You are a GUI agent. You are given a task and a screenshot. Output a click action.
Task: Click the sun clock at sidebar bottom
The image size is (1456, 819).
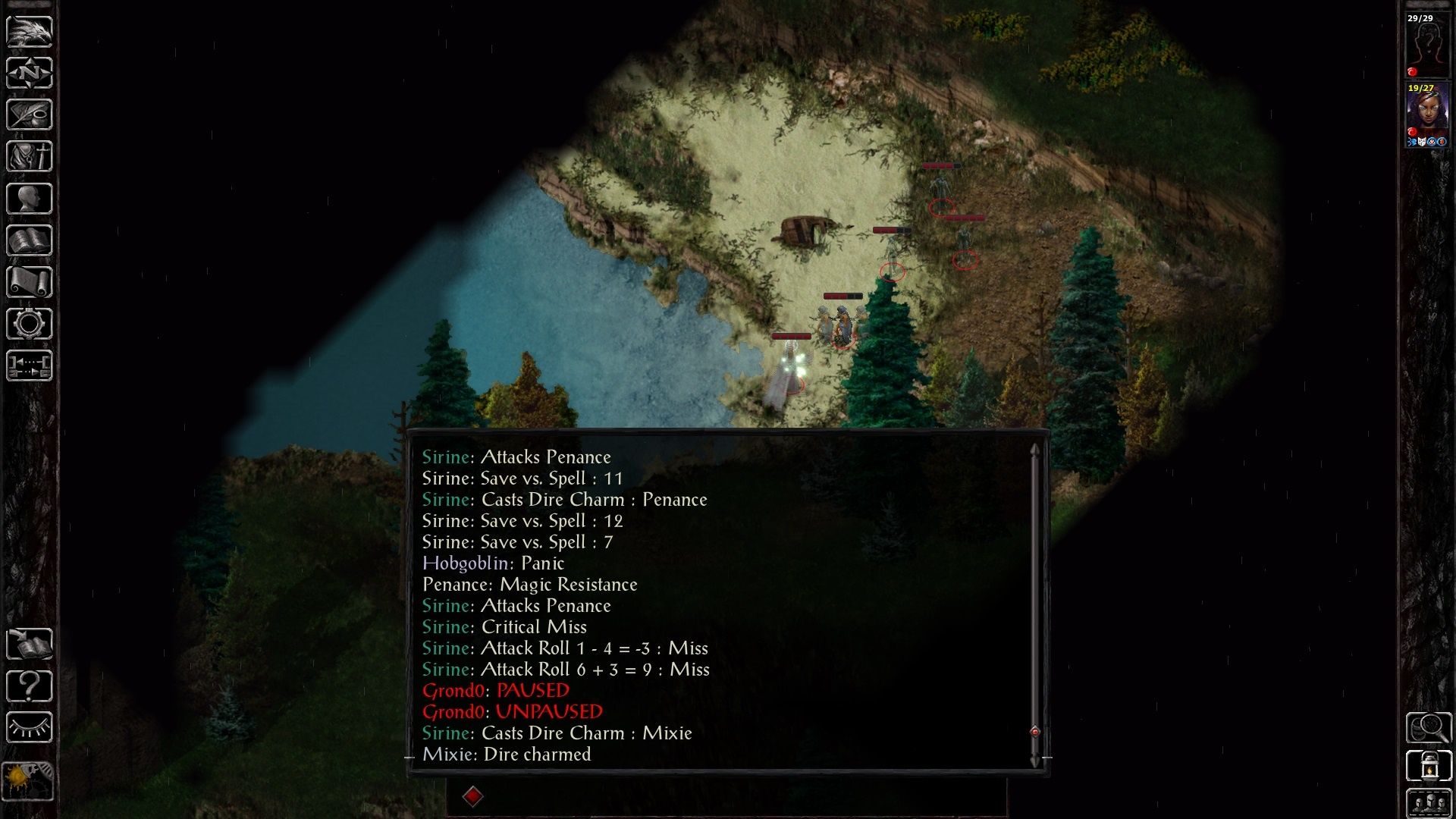click(x=28, y=780)
